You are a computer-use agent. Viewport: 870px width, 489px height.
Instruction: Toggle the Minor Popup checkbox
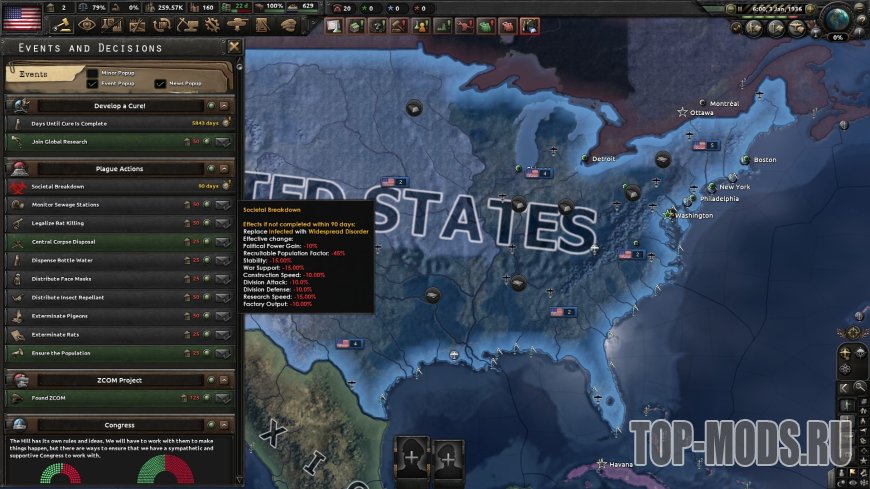click(93, 73)
